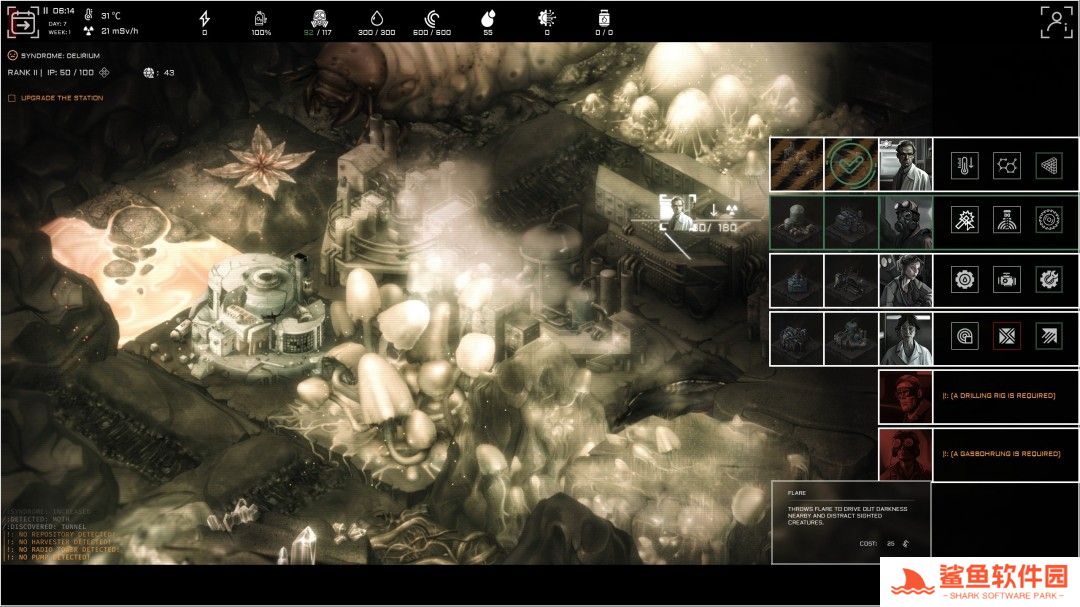The width and height of the screenshot is (1080, 607).
Task: Activate the gear with droplet ability
Action: pos(964,280)
